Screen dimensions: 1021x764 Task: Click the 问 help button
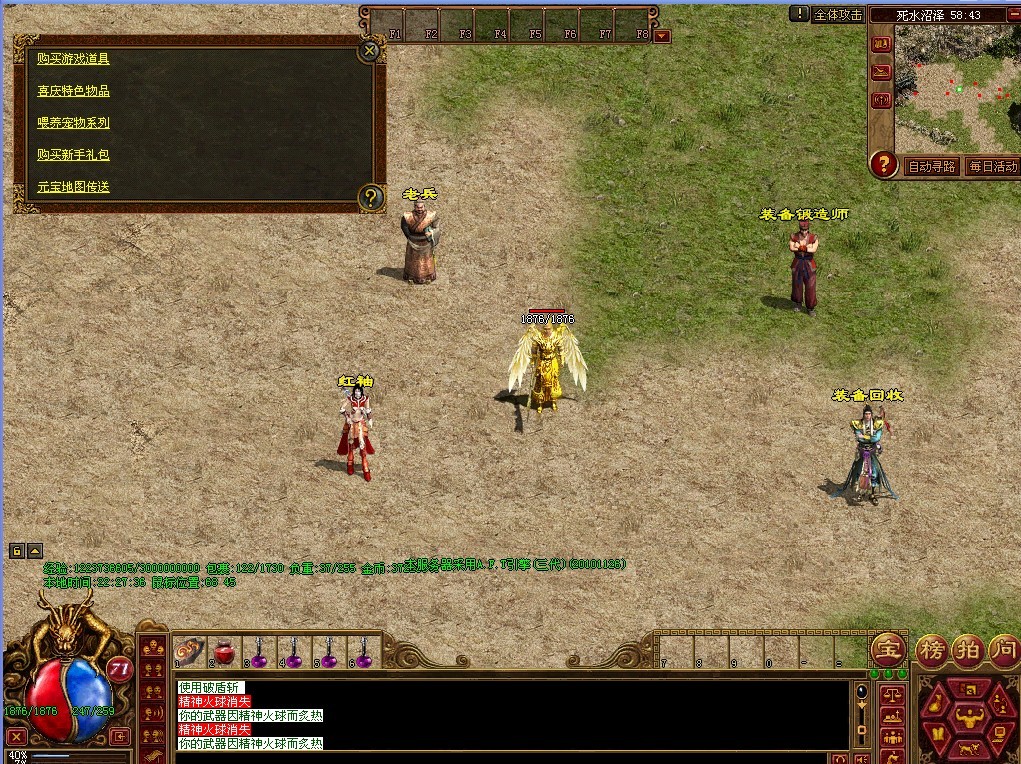tap(1003, 650)
